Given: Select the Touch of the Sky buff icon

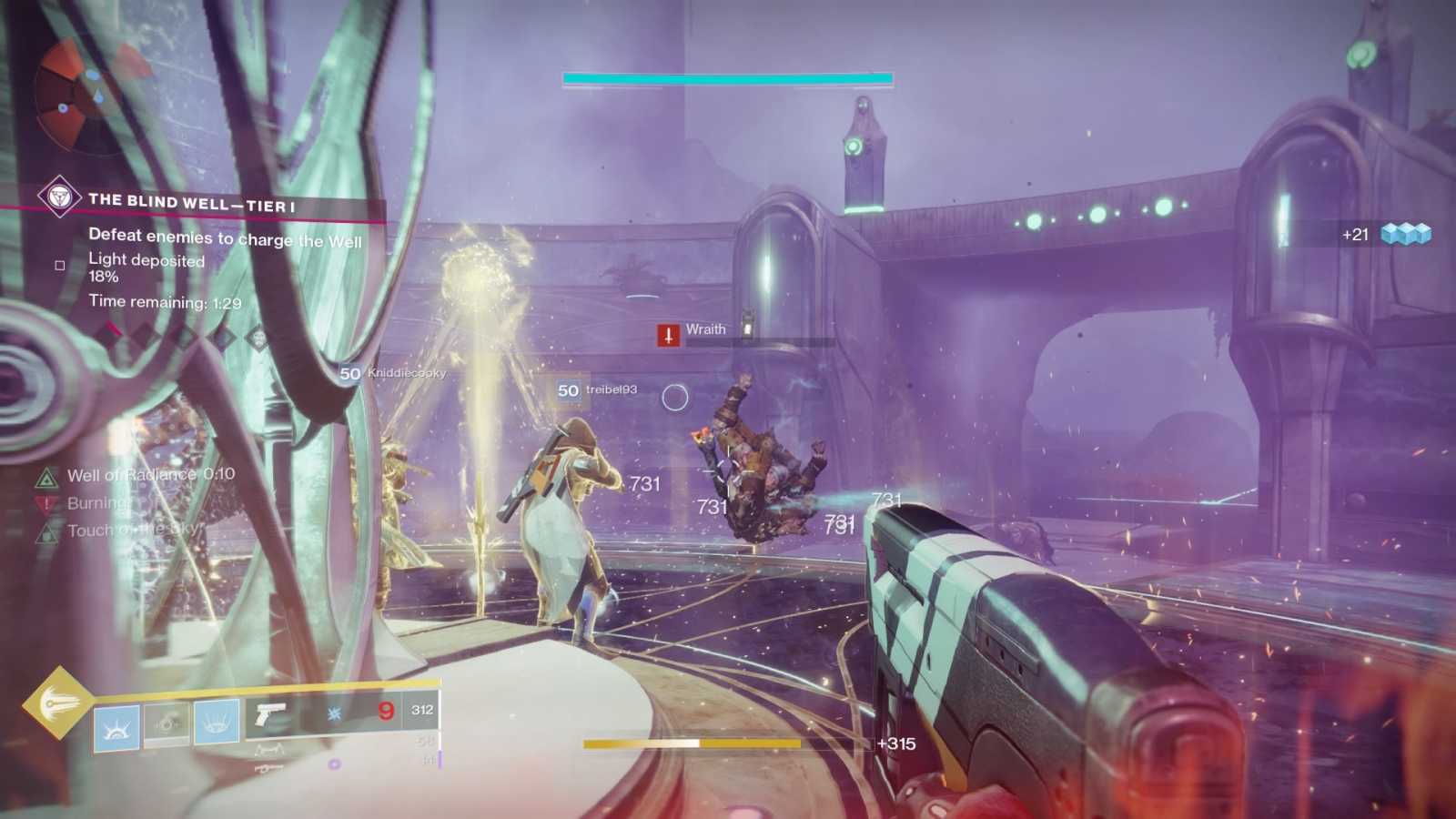Looking at the screenshot, I should [46, 531].
